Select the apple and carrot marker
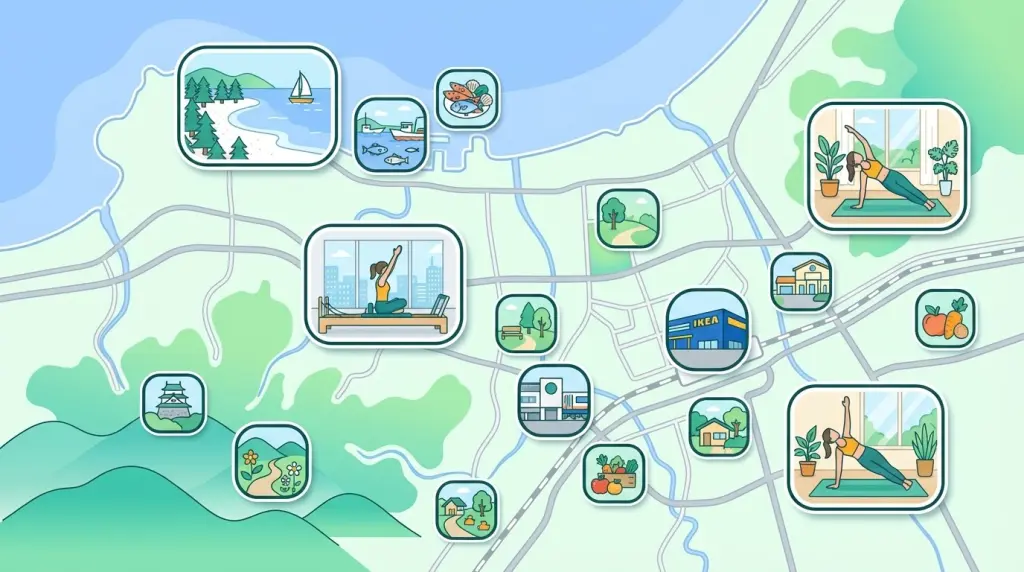This screenshot has width=1024, height=572. point(945,319)
